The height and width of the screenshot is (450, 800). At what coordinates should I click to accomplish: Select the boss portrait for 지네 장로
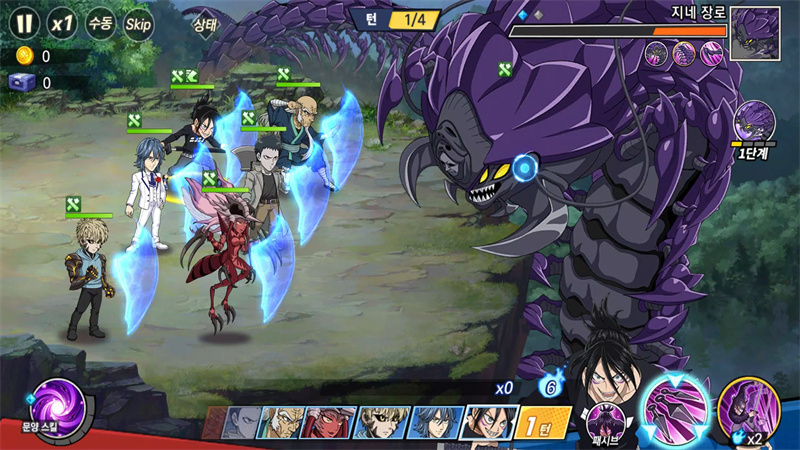755,33
